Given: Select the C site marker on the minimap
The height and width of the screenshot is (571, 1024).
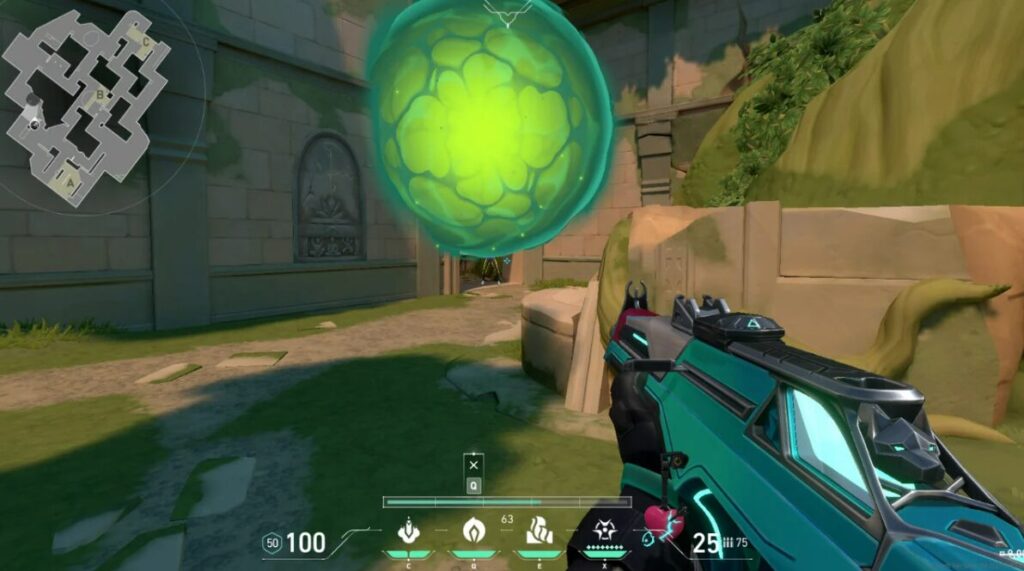Looking at the screenshot, I should pos(146,42).
